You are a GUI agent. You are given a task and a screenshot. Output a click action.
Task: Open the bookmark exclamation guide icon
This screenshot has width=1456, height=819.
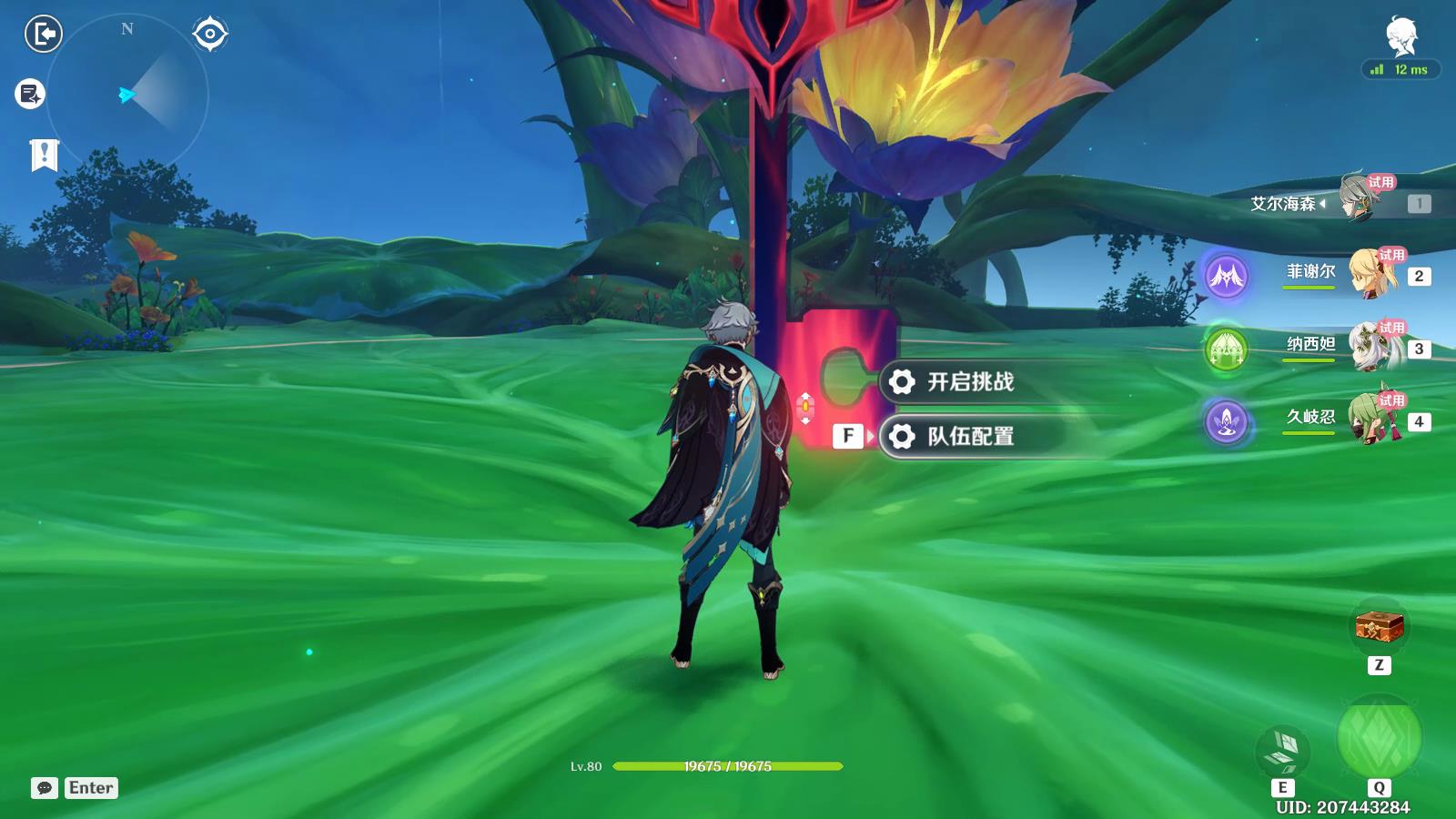click(44, 156)
